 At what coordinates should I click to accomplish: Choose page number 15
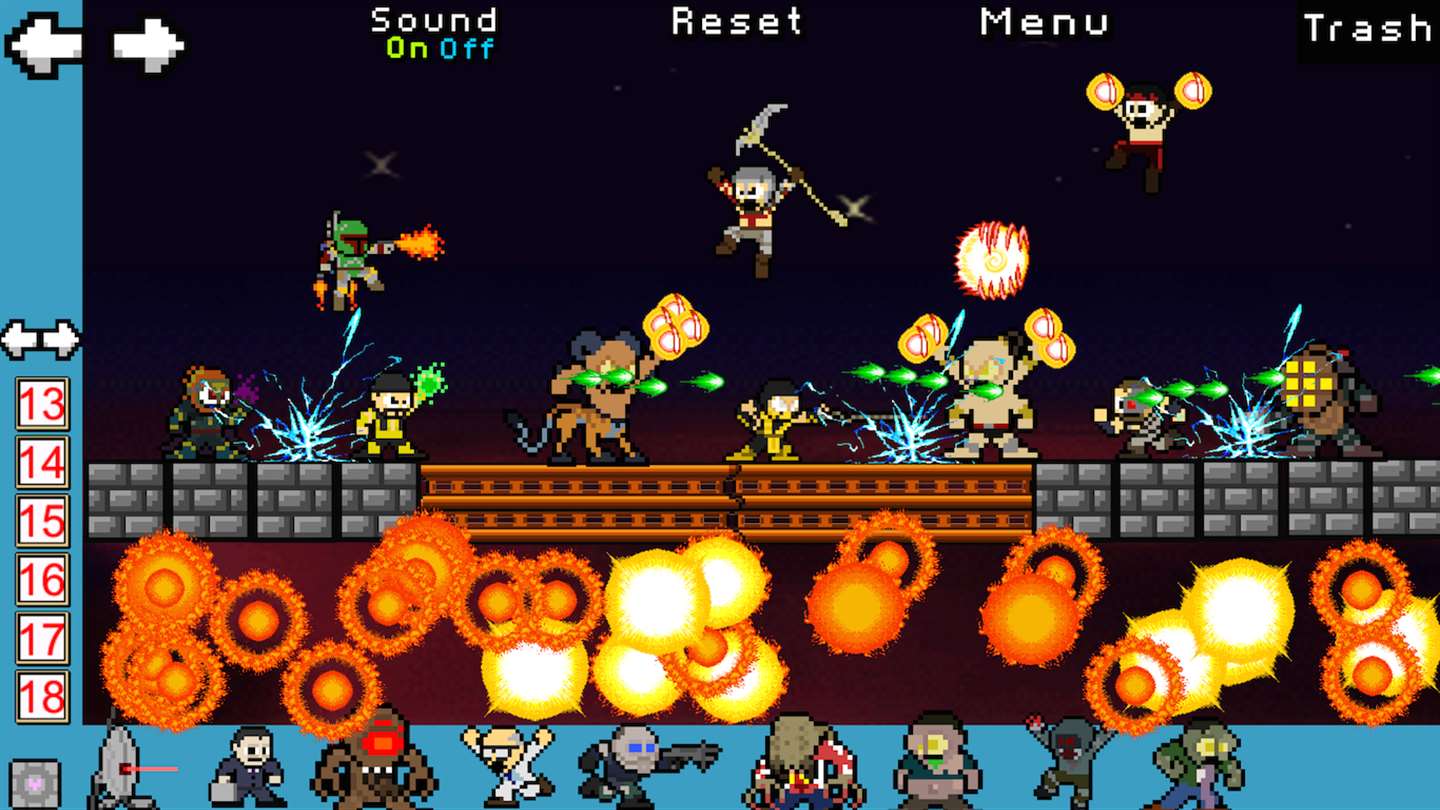(x=42, y=520)
